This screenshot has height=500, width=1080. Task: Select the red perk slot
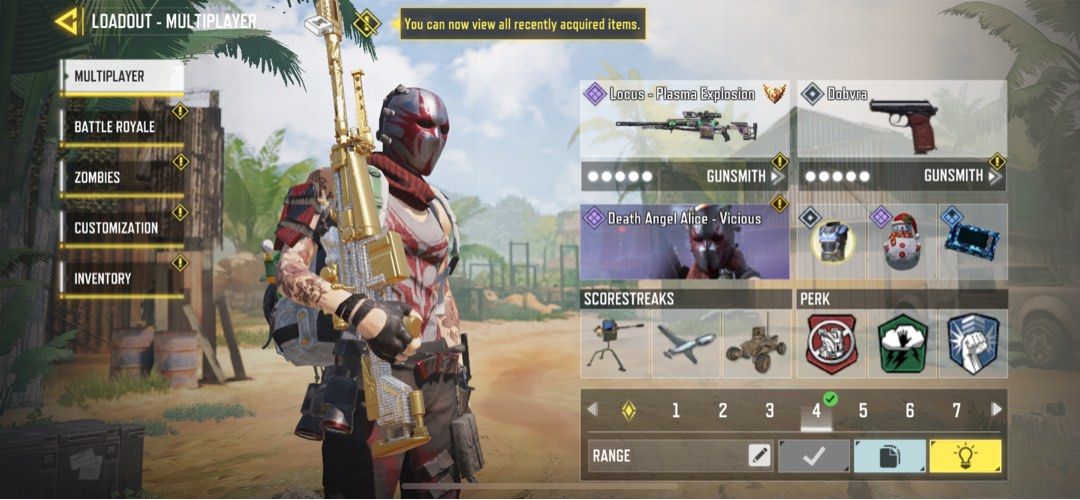[832, 344]
